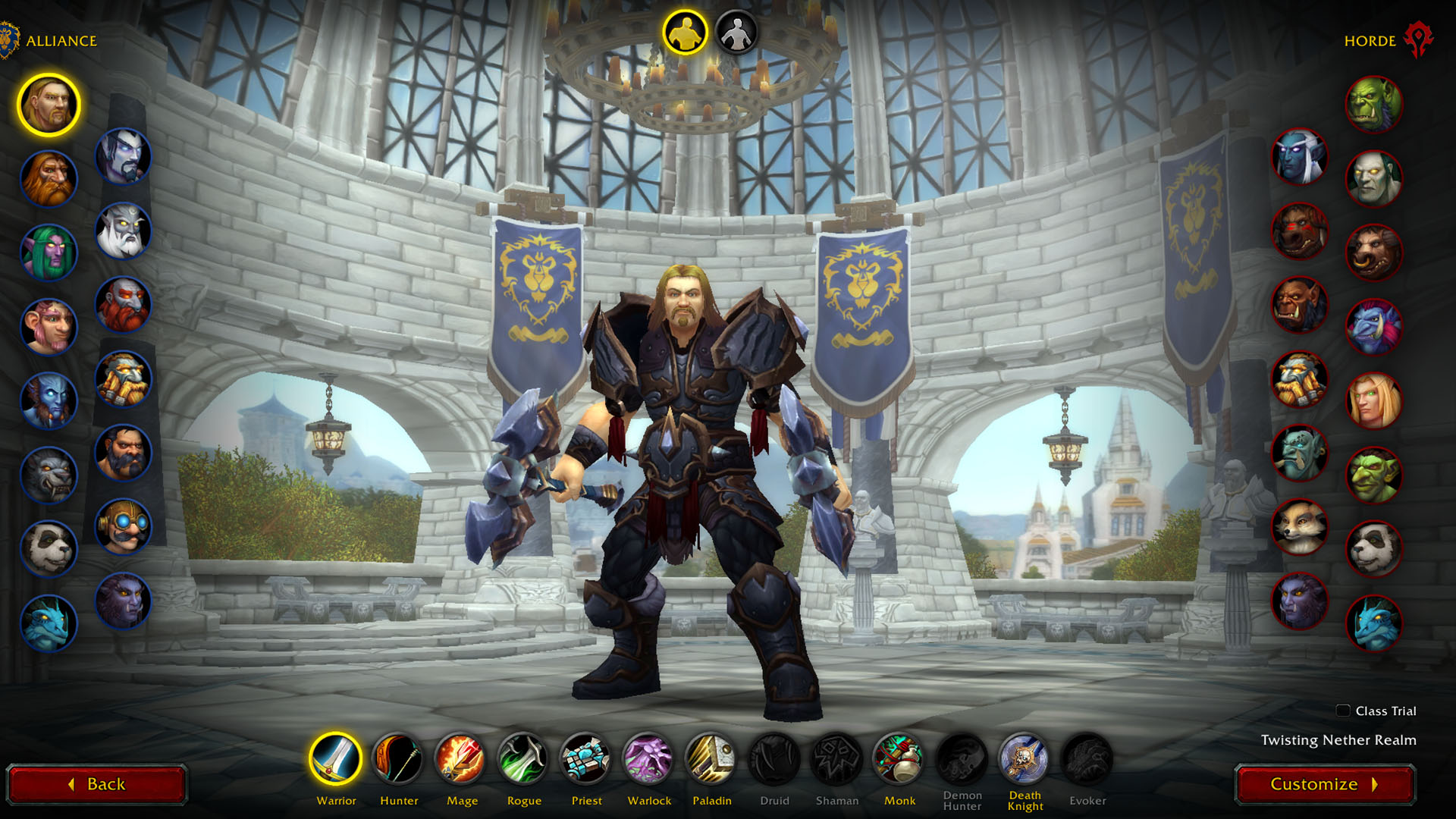Image resolution: width=1456 pixels, height=819 pixels.
Task: Select the Priest class
Action: (586, 758)
